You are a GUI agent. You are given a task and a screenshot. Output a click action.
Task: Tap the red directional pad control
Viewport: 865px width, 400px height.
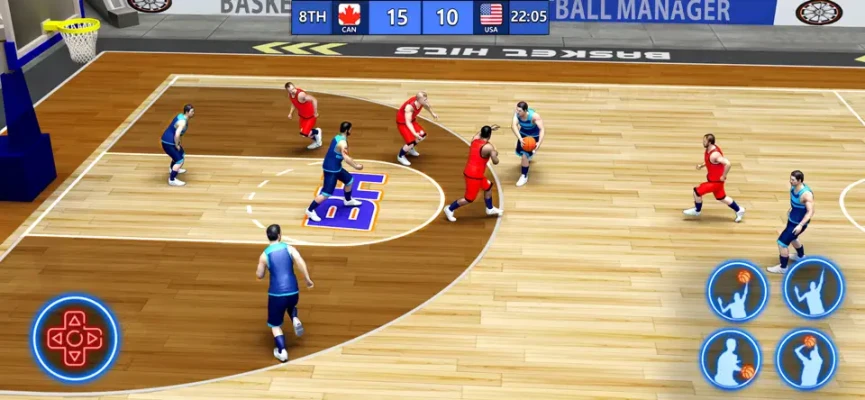click(74, 338)
